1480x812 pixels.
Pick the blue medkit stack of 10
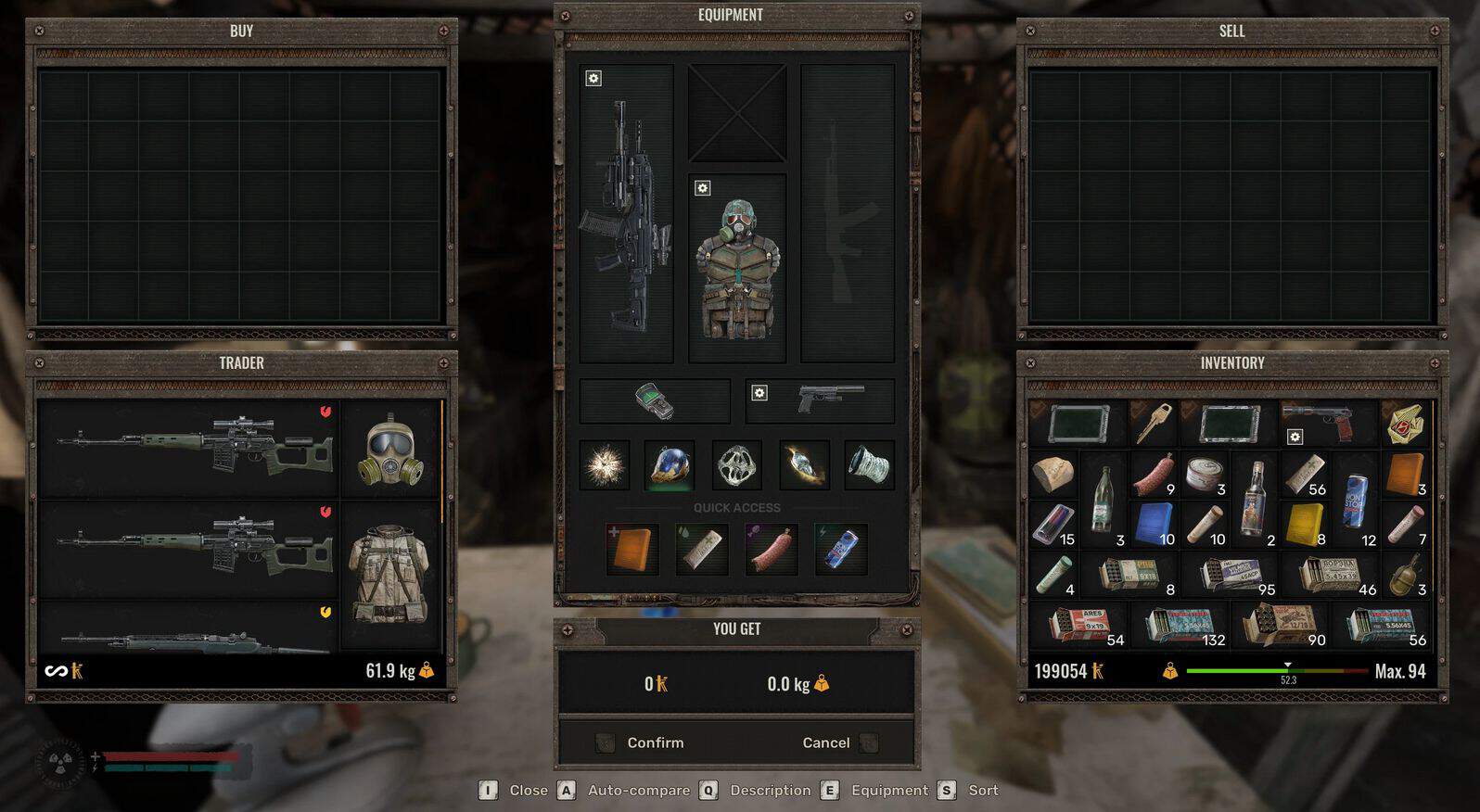(1154, 524)
